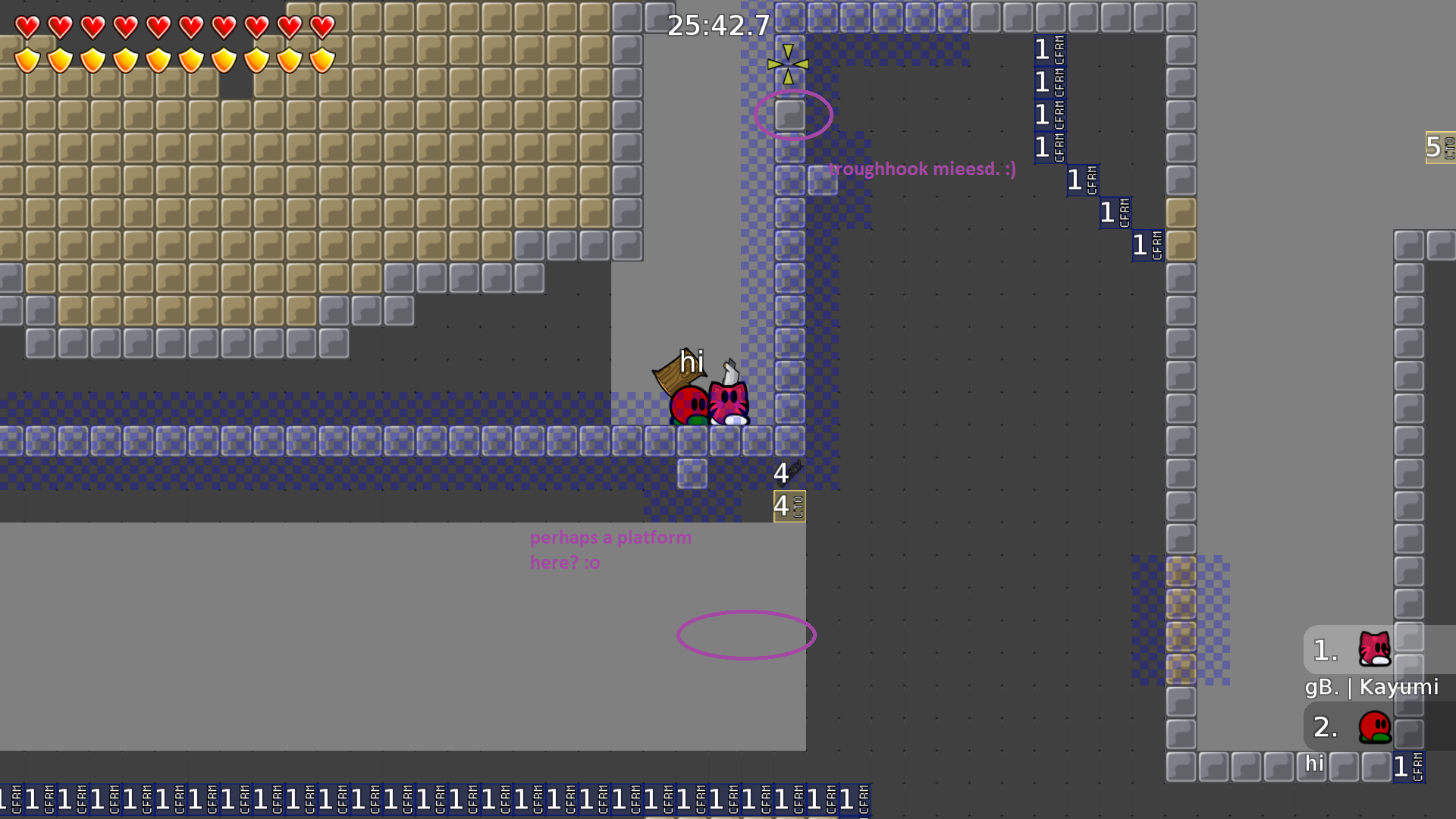
Task: Click the perhaps a platform here annotation
Action: 610,550
